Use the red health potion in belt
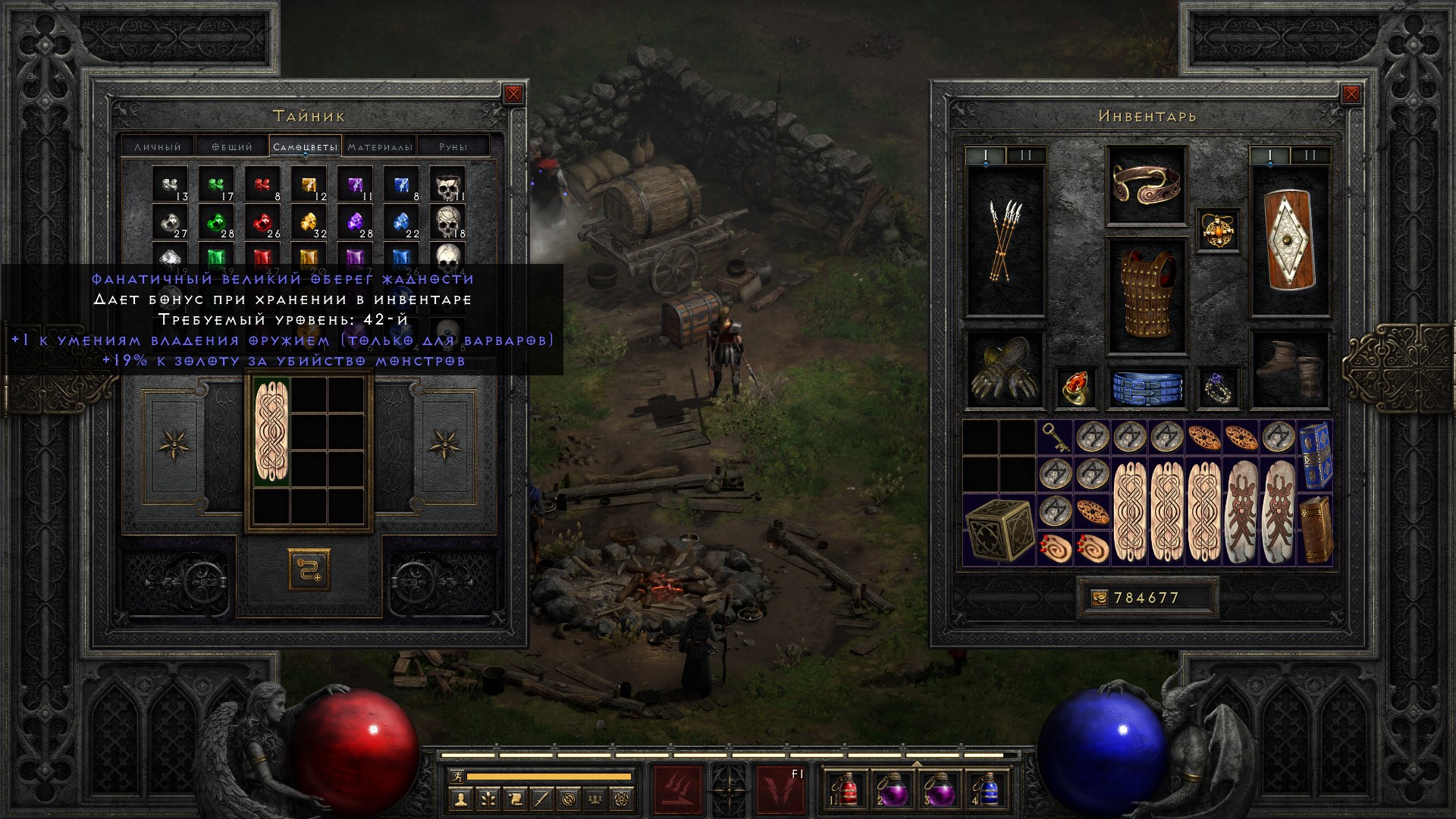The height and width of the screenshot is (819, 1456). coord(848,790)
